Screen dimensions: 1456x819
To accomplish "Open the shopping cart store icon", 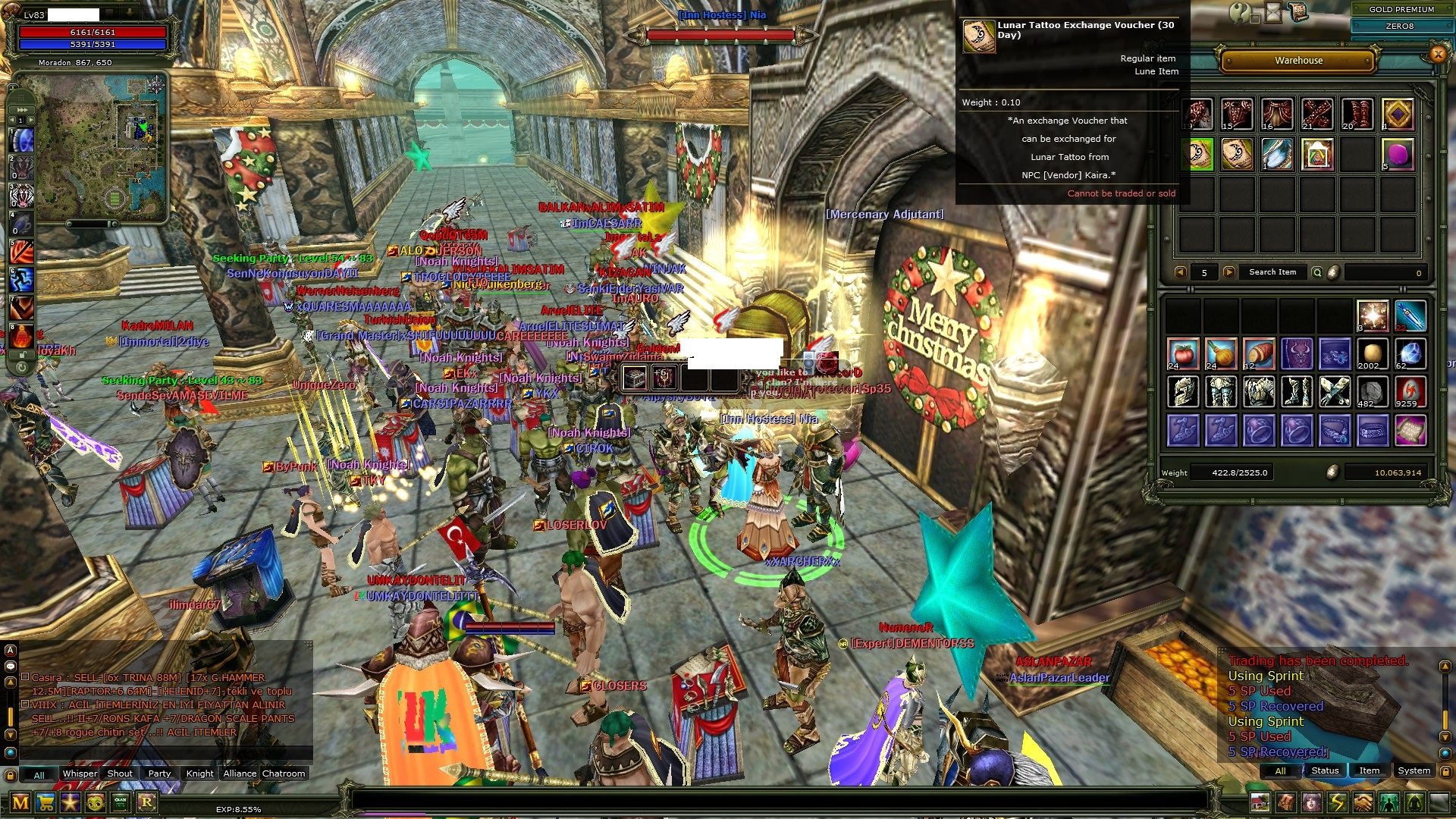I will click(x=45, y=802).
